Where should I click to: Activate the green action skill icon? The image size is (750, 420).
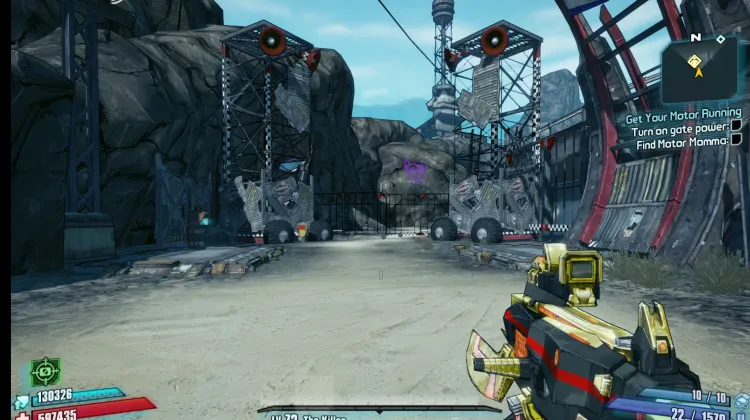coord(46,372)
